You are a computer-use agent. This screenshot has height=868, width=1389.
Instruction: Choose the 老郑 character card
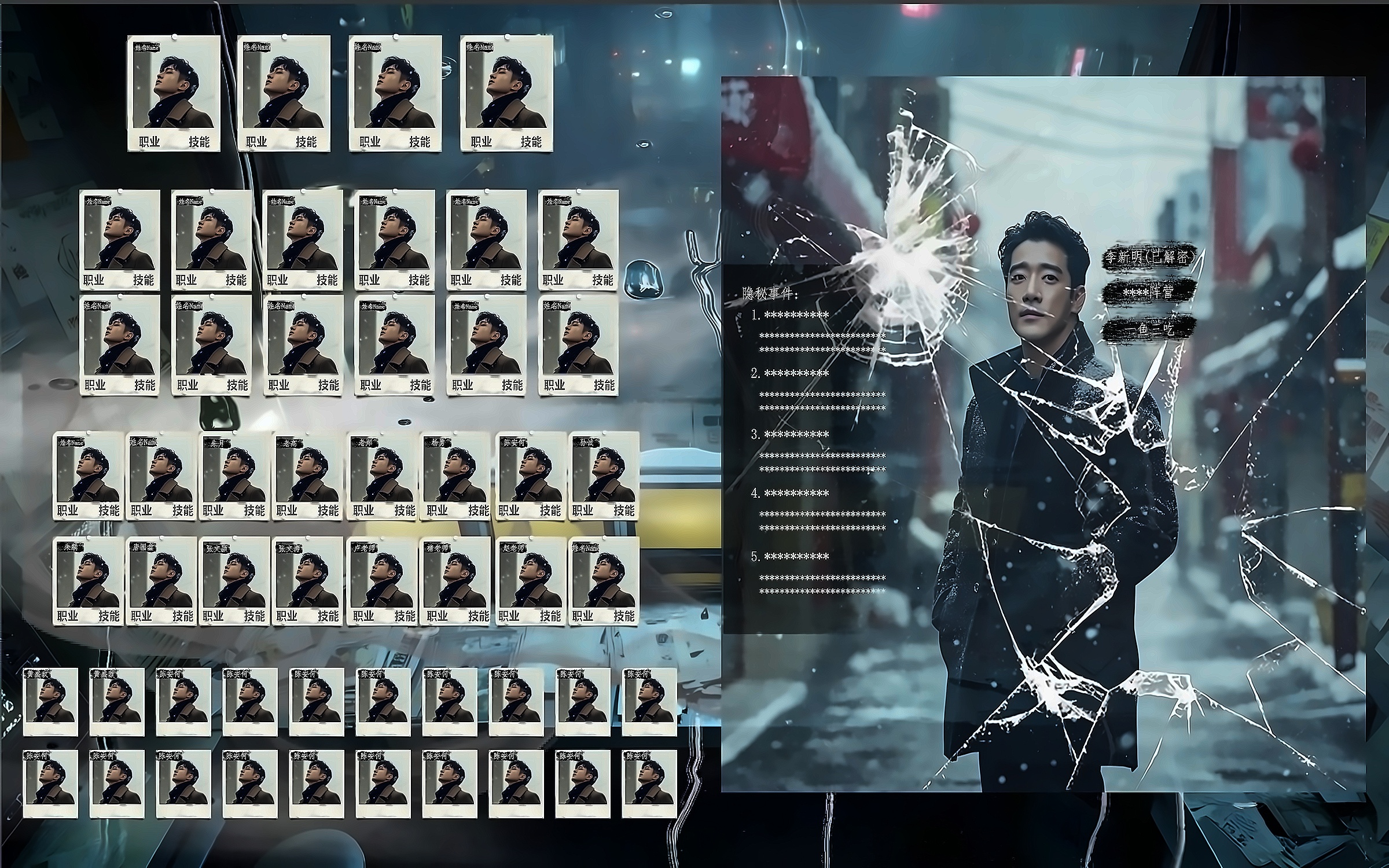point(381,476)
